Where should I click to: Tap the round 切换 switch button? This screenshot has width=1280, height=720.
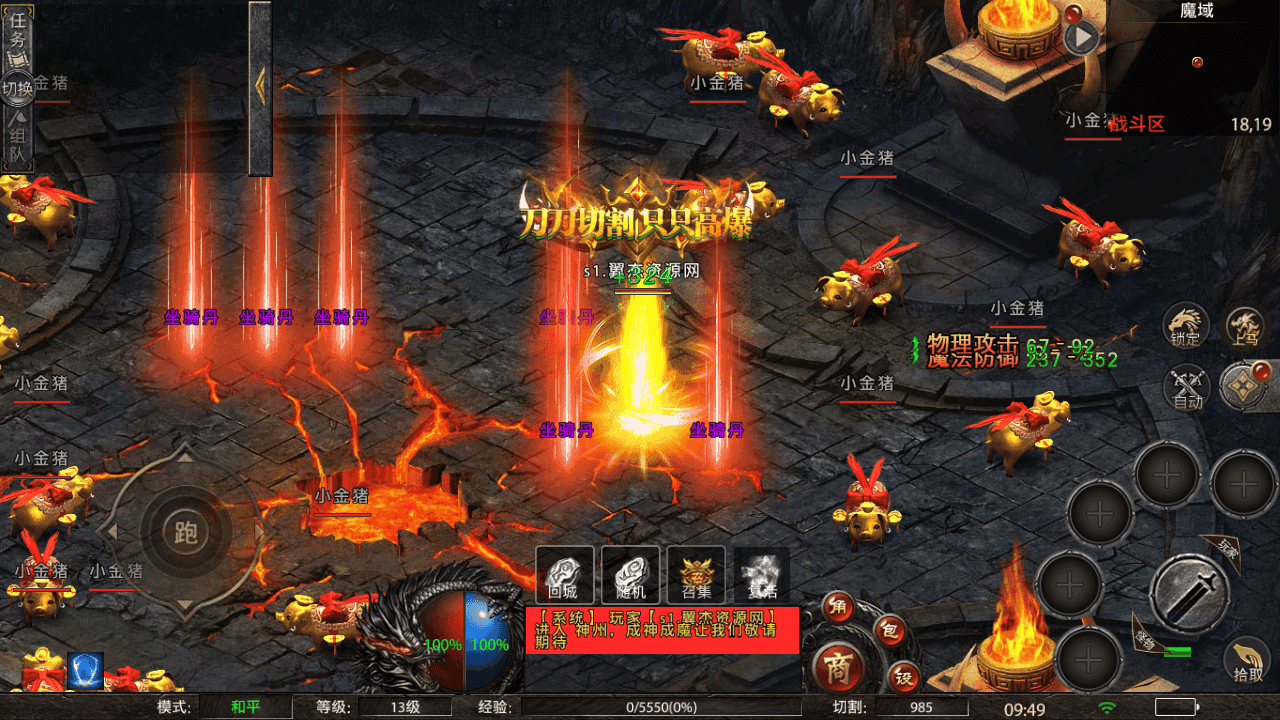pyautogui.click(x=18, y=89)
